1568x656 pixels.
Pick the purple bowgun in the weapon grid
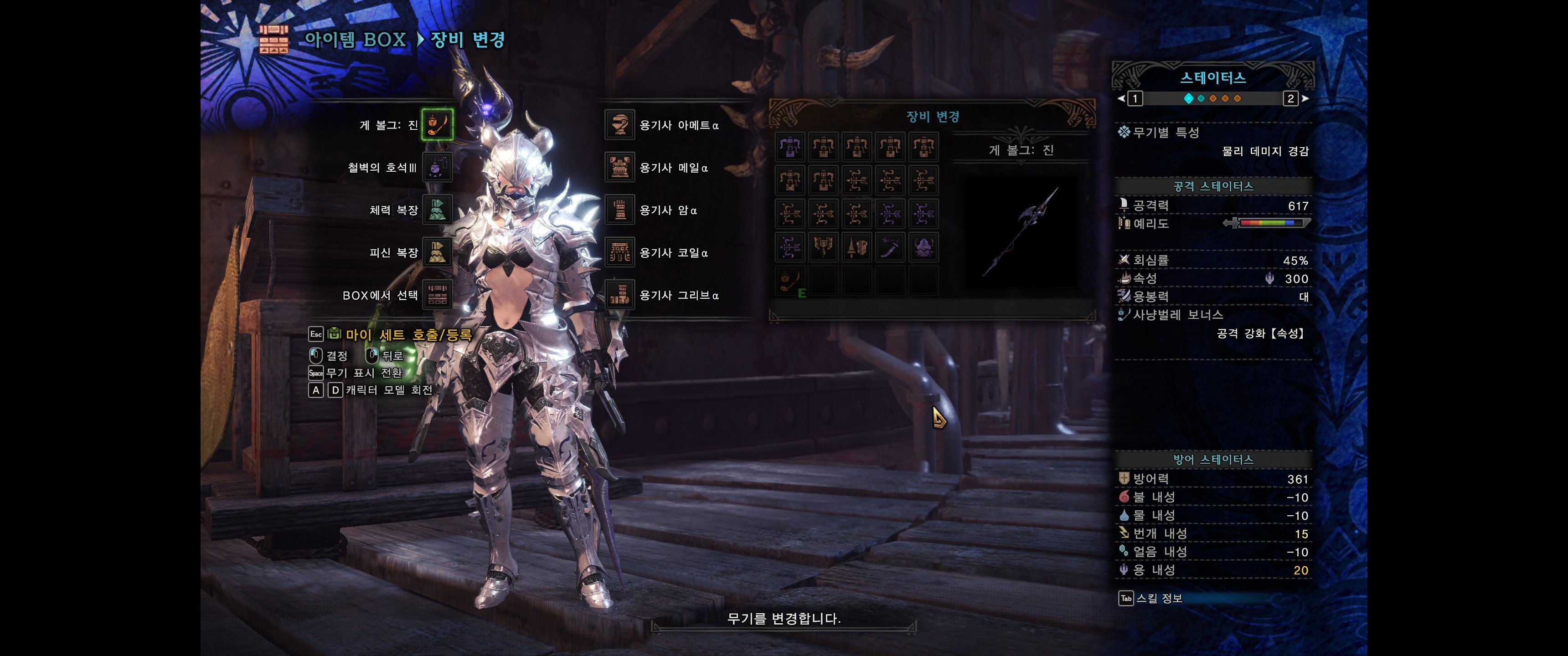click(x=790, y=147)
